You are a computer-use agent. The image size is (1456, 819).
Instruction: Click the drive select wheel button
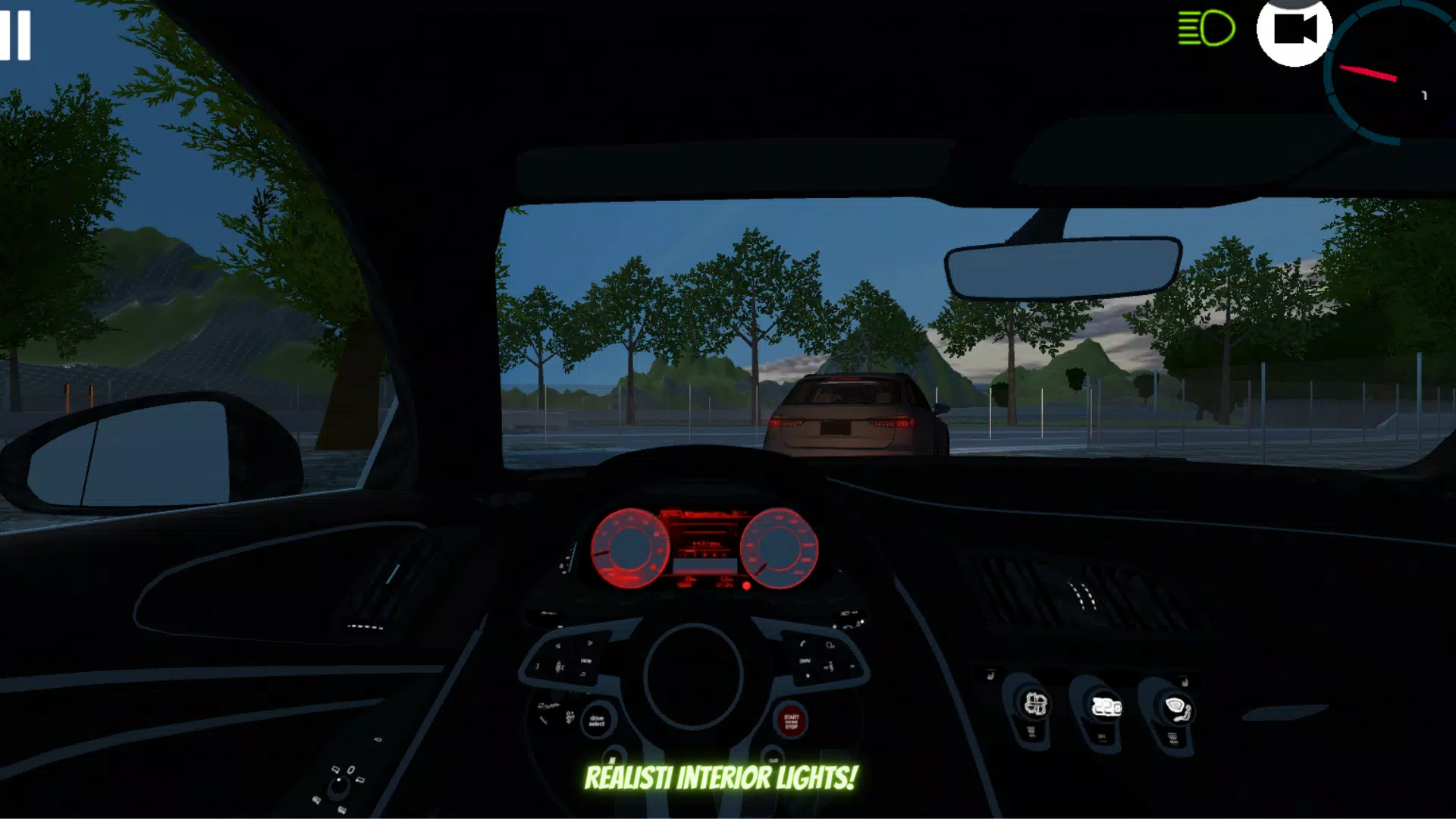[598, 720]
